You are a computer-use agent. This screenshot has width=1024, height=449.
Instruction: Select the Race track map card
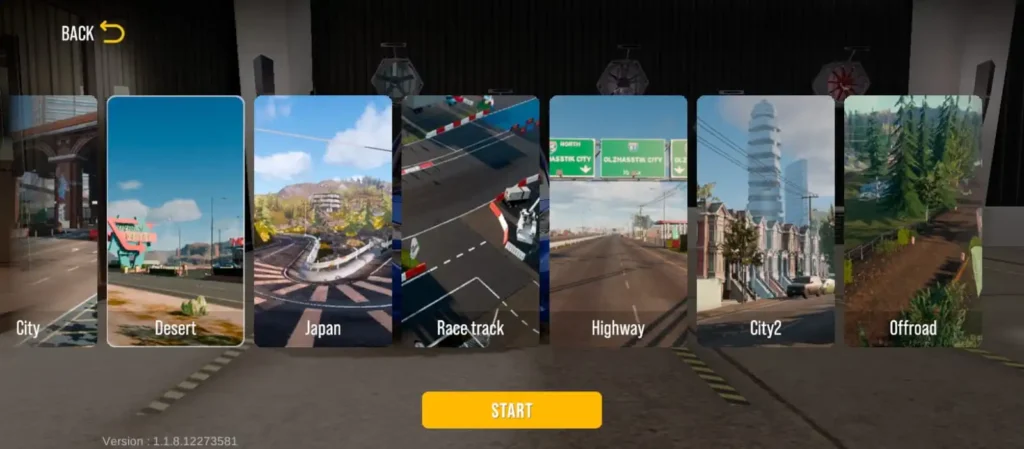click(470, 221)
